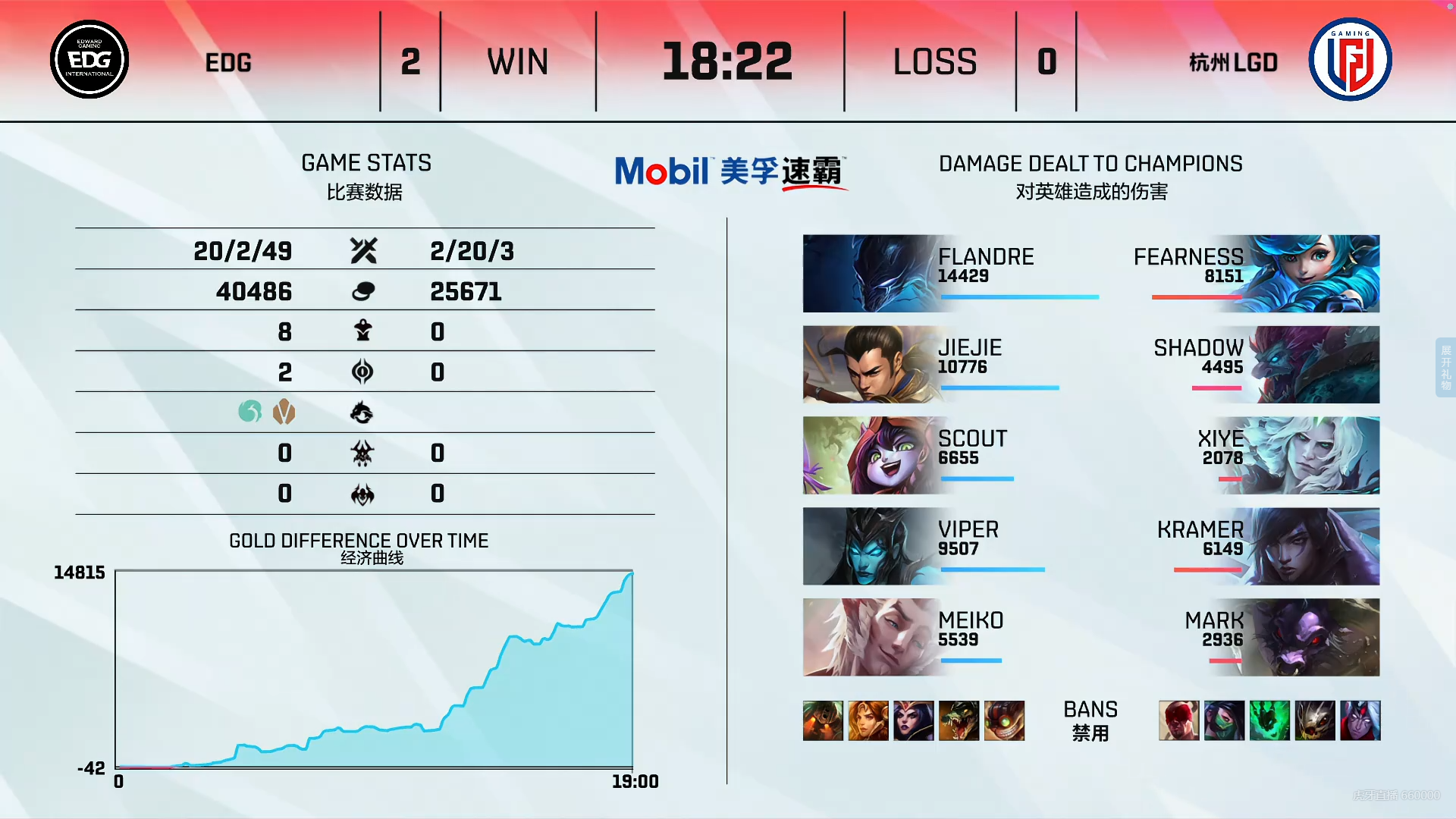The height and width of the screenshot is (819, 1456).
Task: Select the Rift Herald stat icon
Action: point(362,453)
